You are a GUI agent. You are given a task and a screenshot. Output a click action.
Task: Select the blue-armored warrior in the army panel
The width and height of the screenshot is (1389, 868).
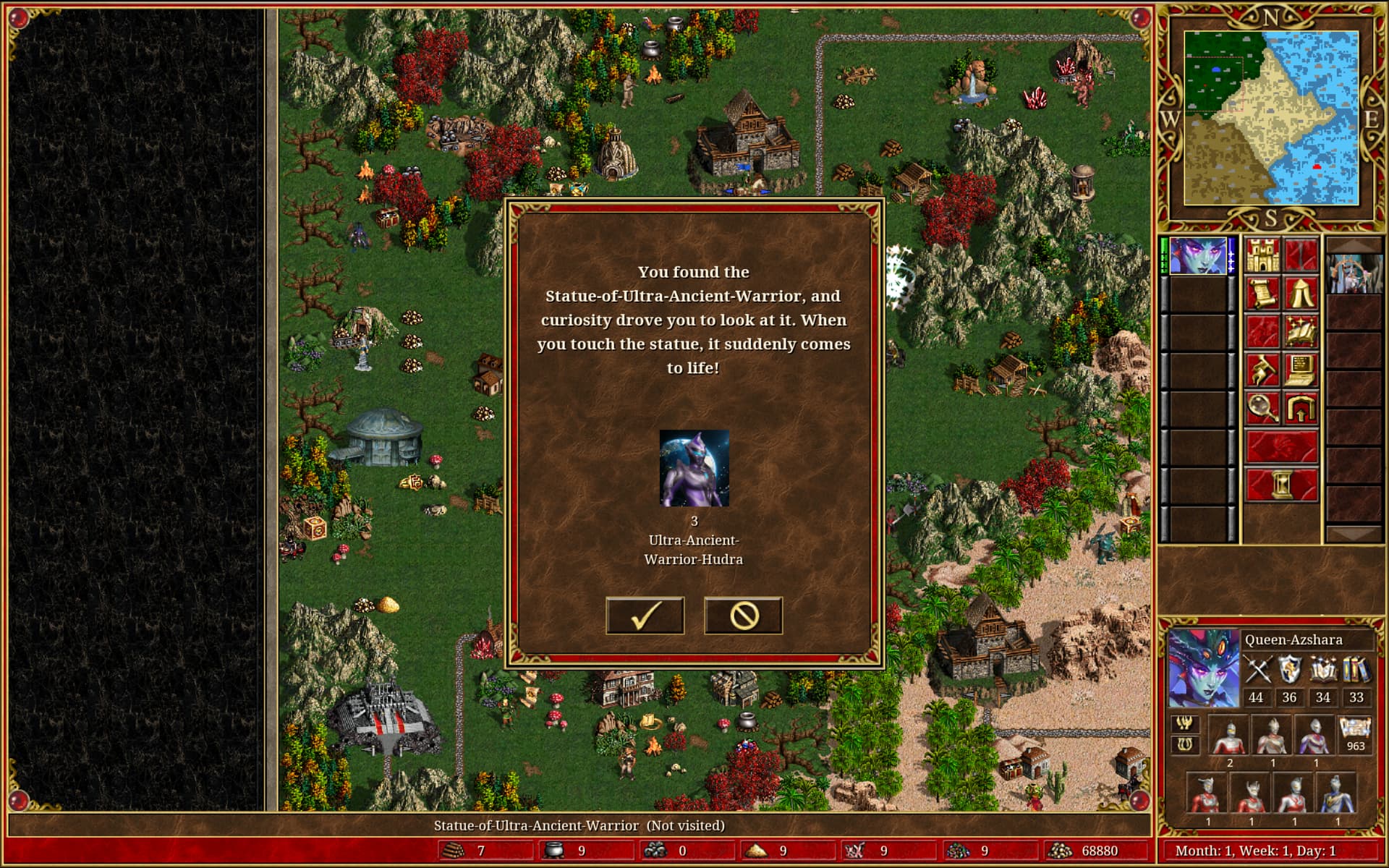1337,793
